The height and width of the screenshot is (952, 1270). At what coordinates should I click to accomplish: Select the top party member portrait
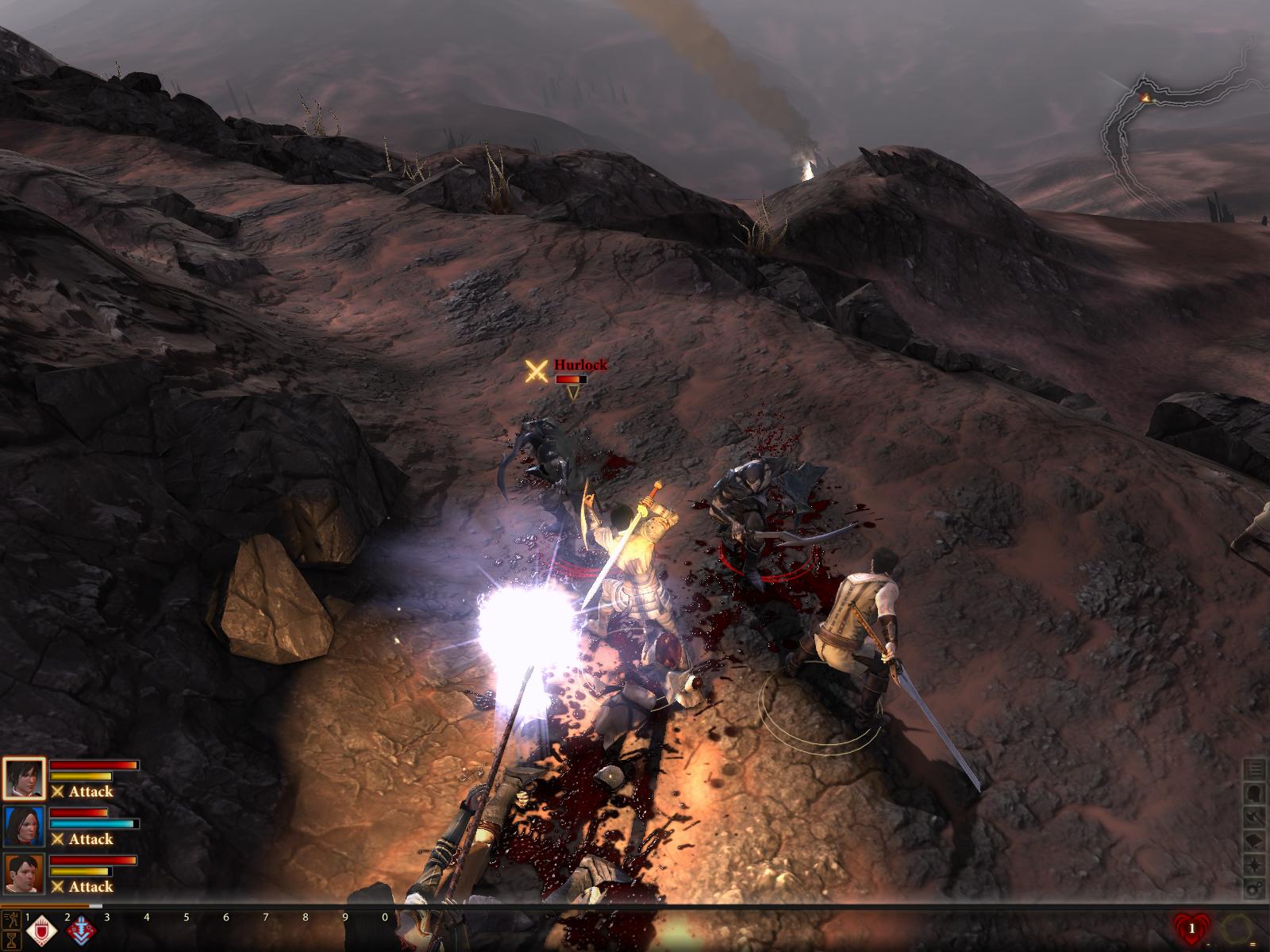pos(23,780)
